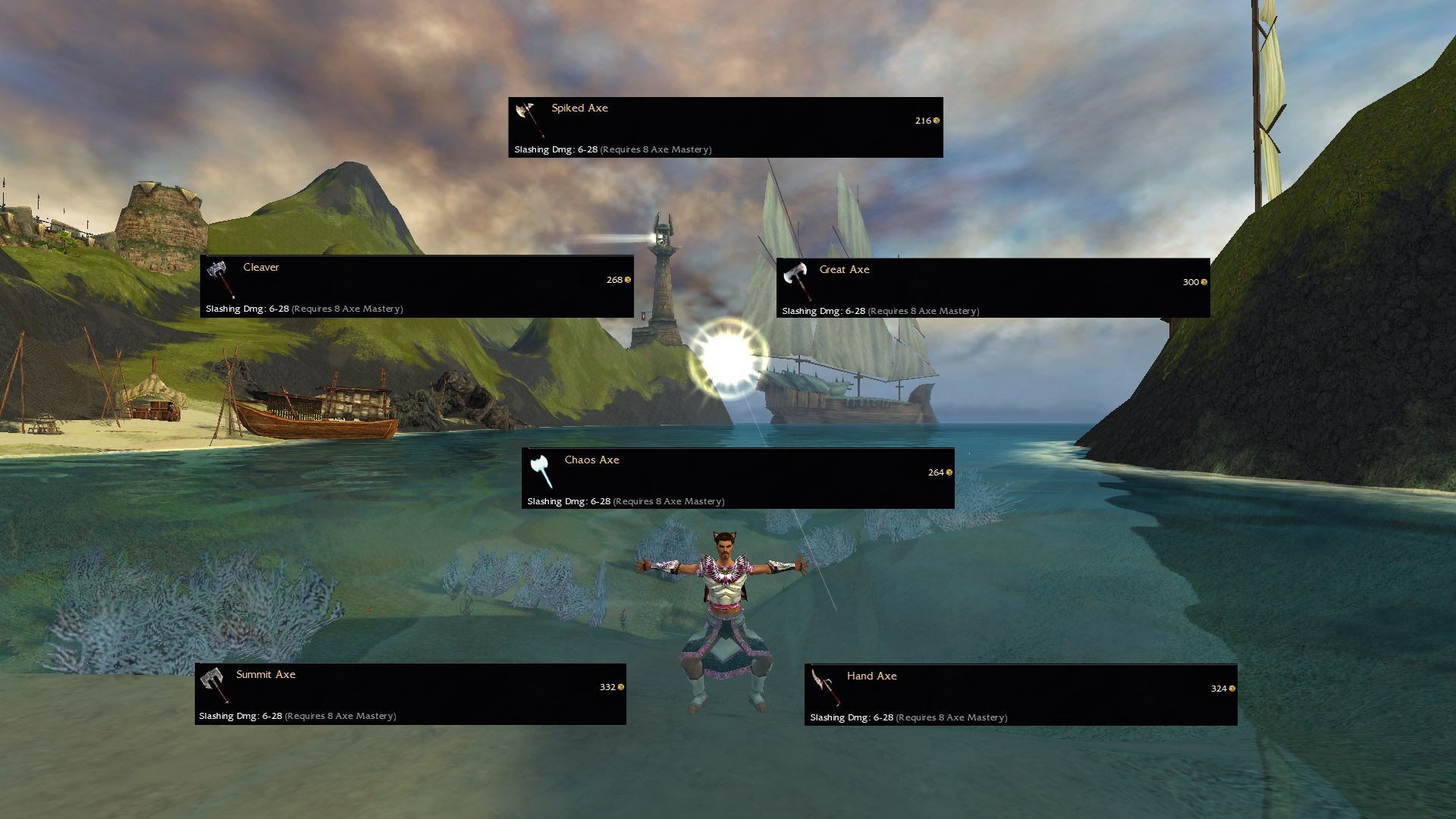Select the Spiked Axe item panel

coord(725,127)
